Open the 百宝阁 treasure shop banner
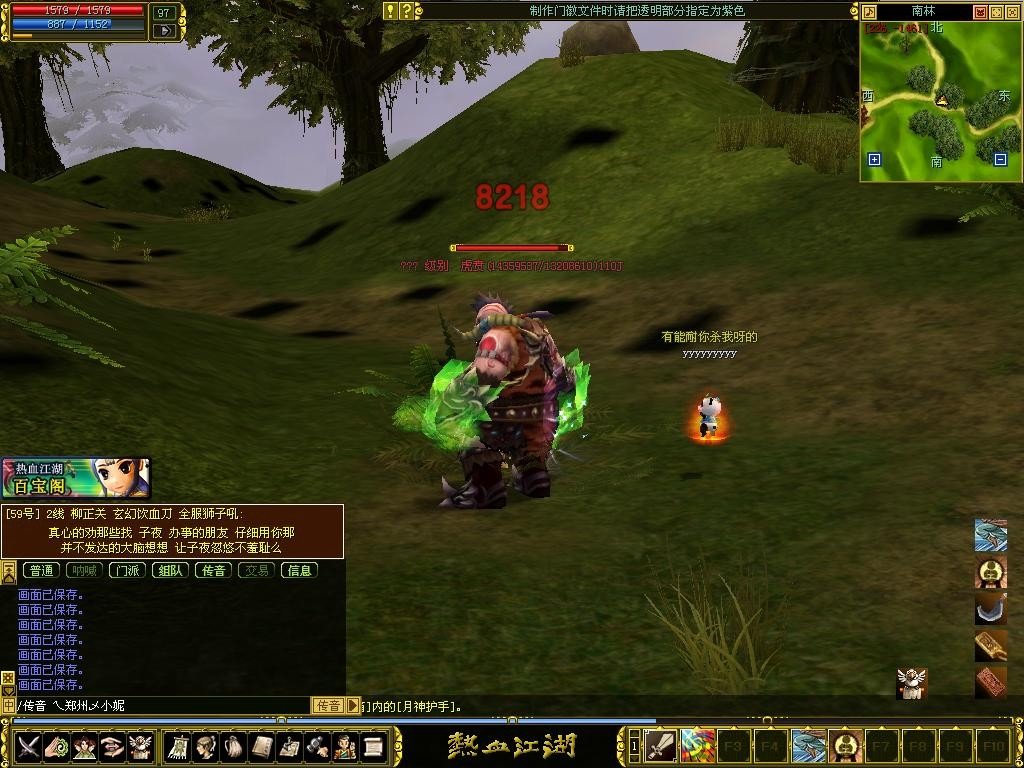This screenshot has height=768, width=1024. 76,478
